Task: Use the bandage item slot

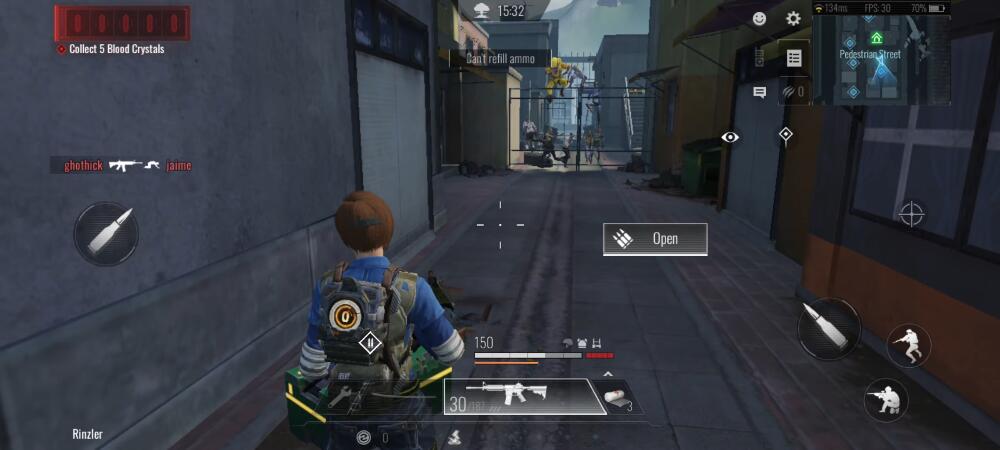Action: (619, 398)
